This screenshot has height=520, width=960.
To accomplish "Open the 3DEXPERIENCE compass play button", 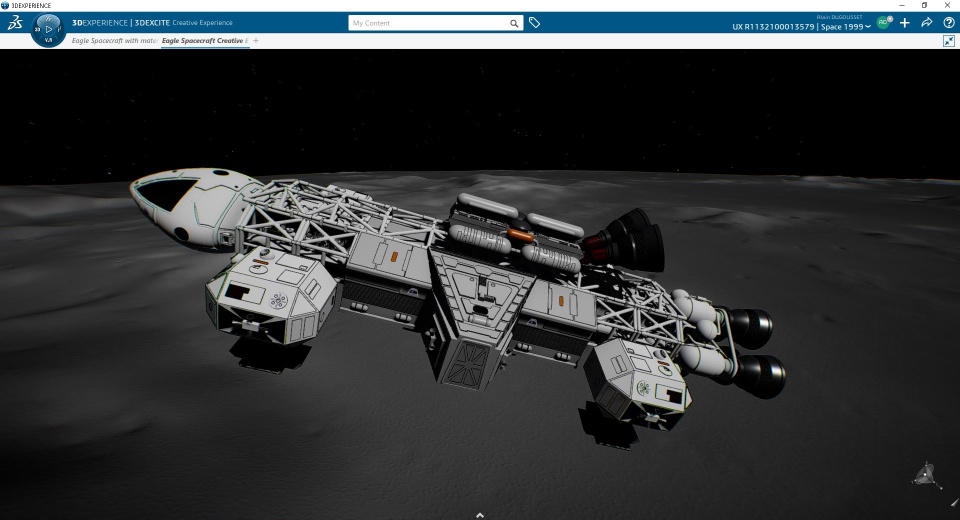I will point(49,29).
